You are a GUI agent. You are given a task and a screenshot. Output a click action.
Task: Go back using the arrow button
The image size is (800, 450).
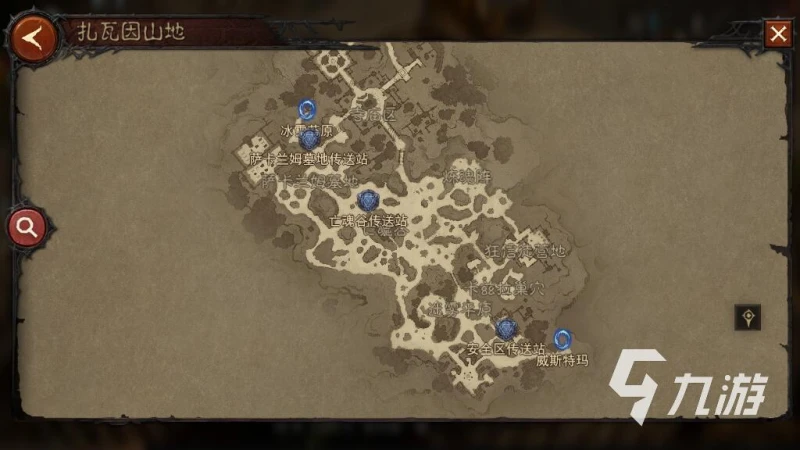click(32, 38)
